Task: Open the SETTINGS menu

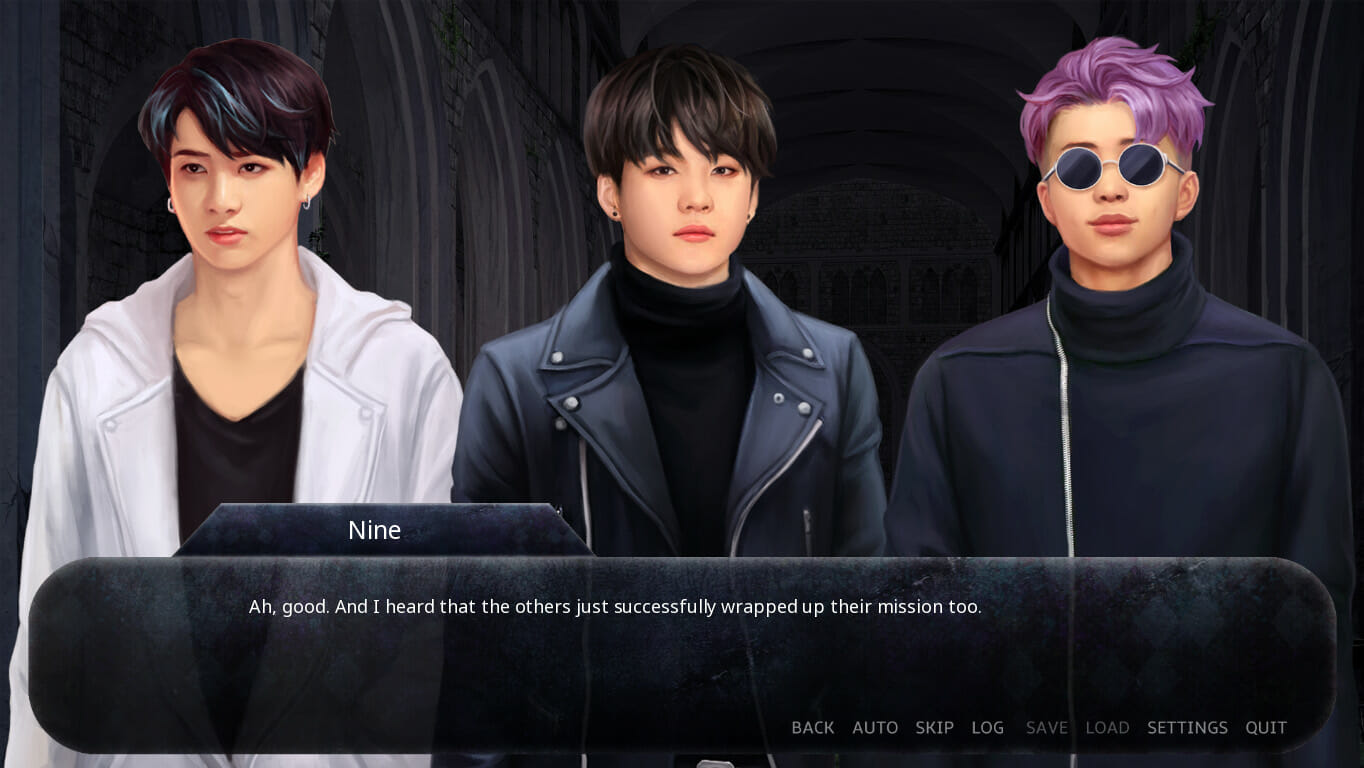Action: click(1186, 728)
